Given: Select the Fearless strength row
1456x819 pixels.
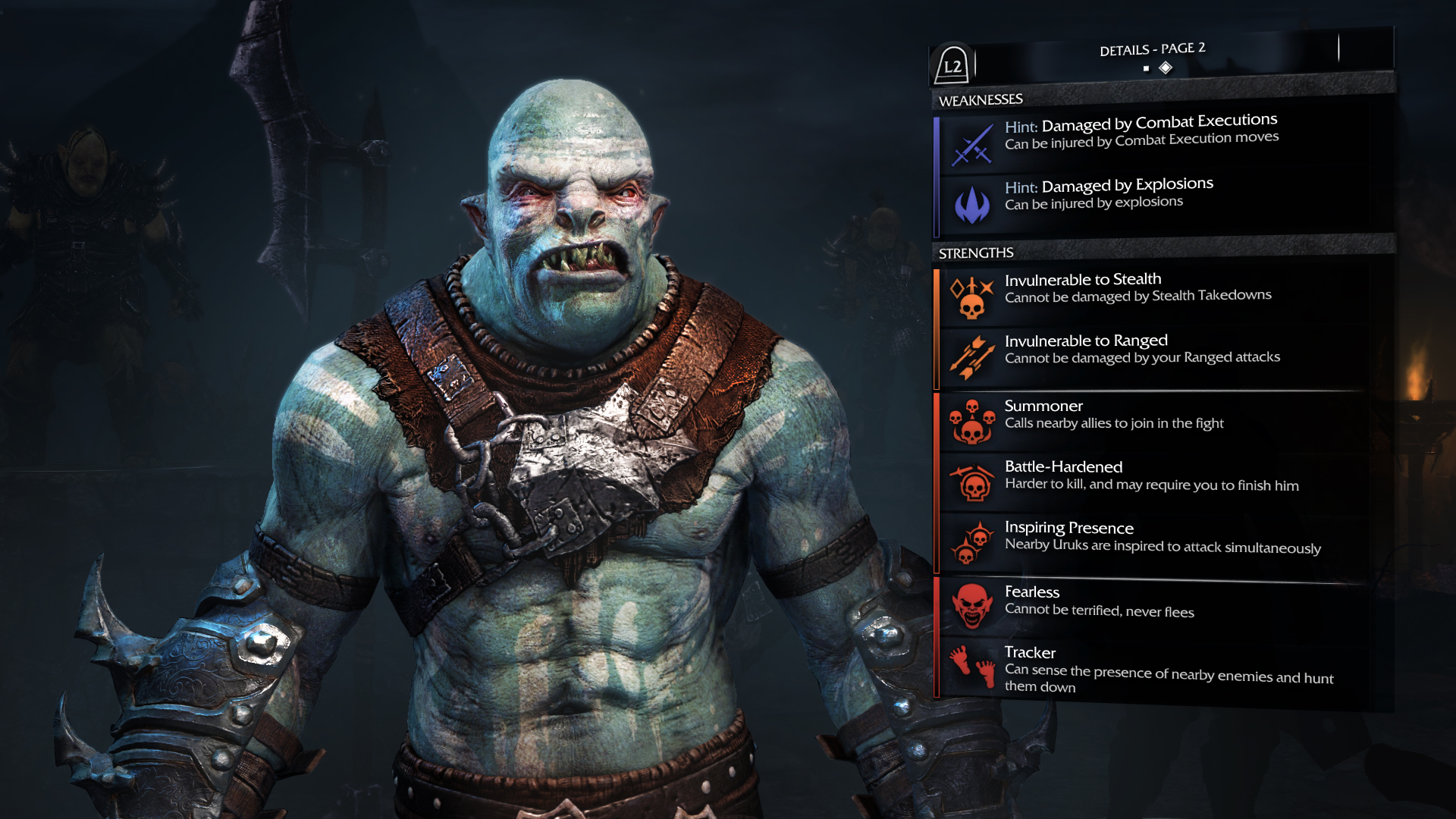Looking at the screenshot, I should point(1099,601).
